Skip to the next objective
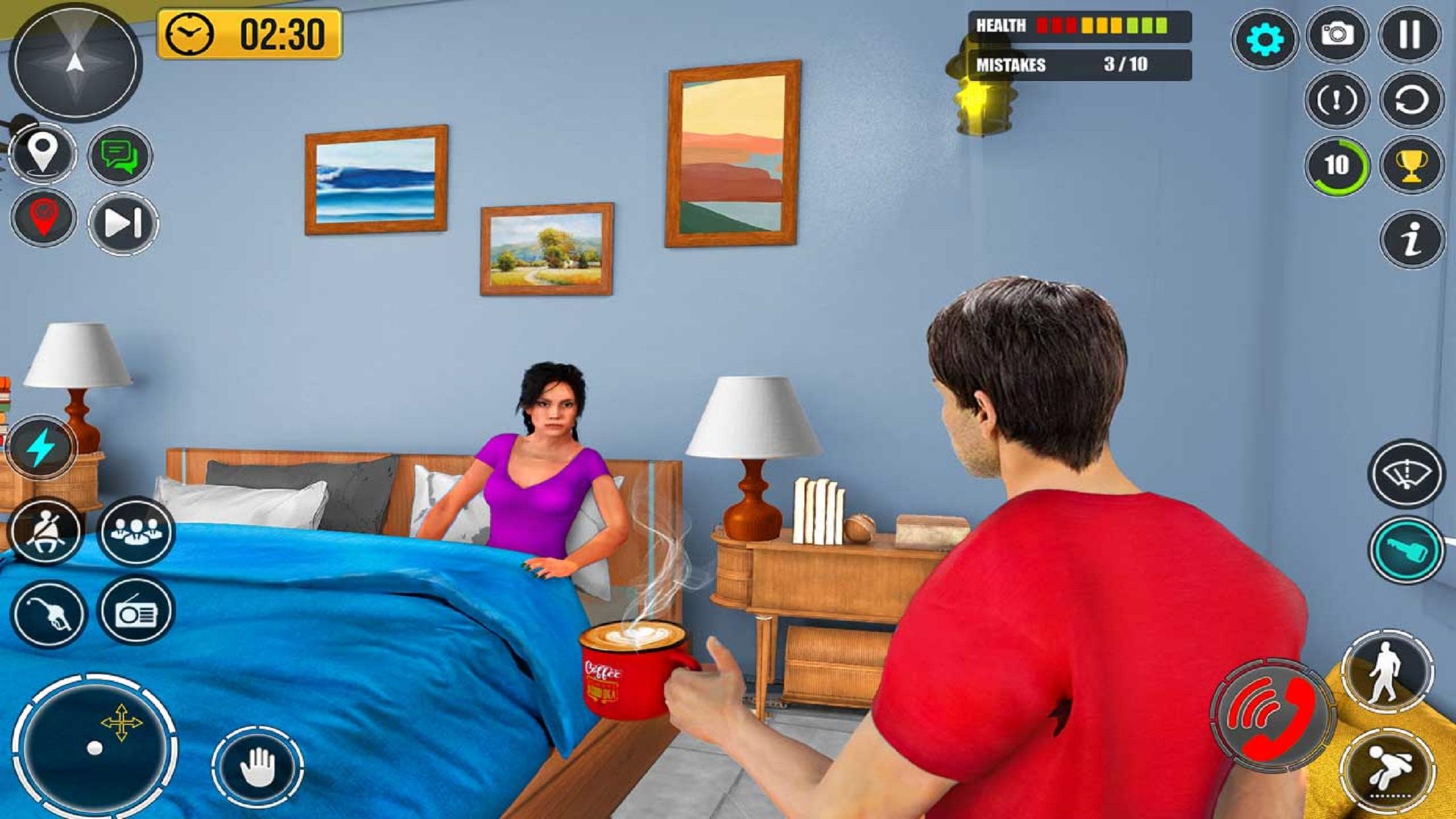Image resolution: width=1456 pixels, height=819 pixels. pyautogui.click(x=122, y=224)
